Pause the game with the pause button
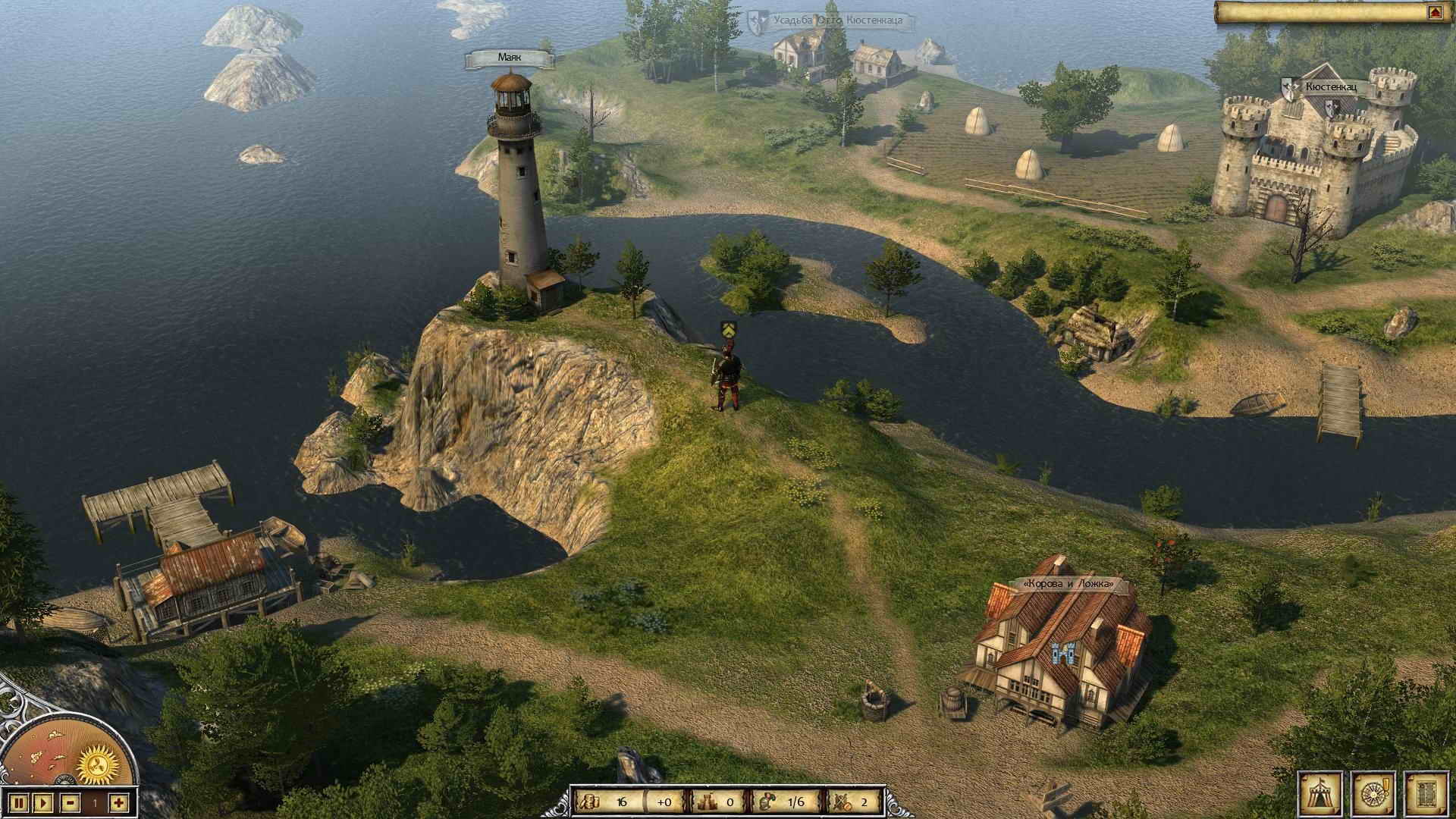 (x=20, y=802)
